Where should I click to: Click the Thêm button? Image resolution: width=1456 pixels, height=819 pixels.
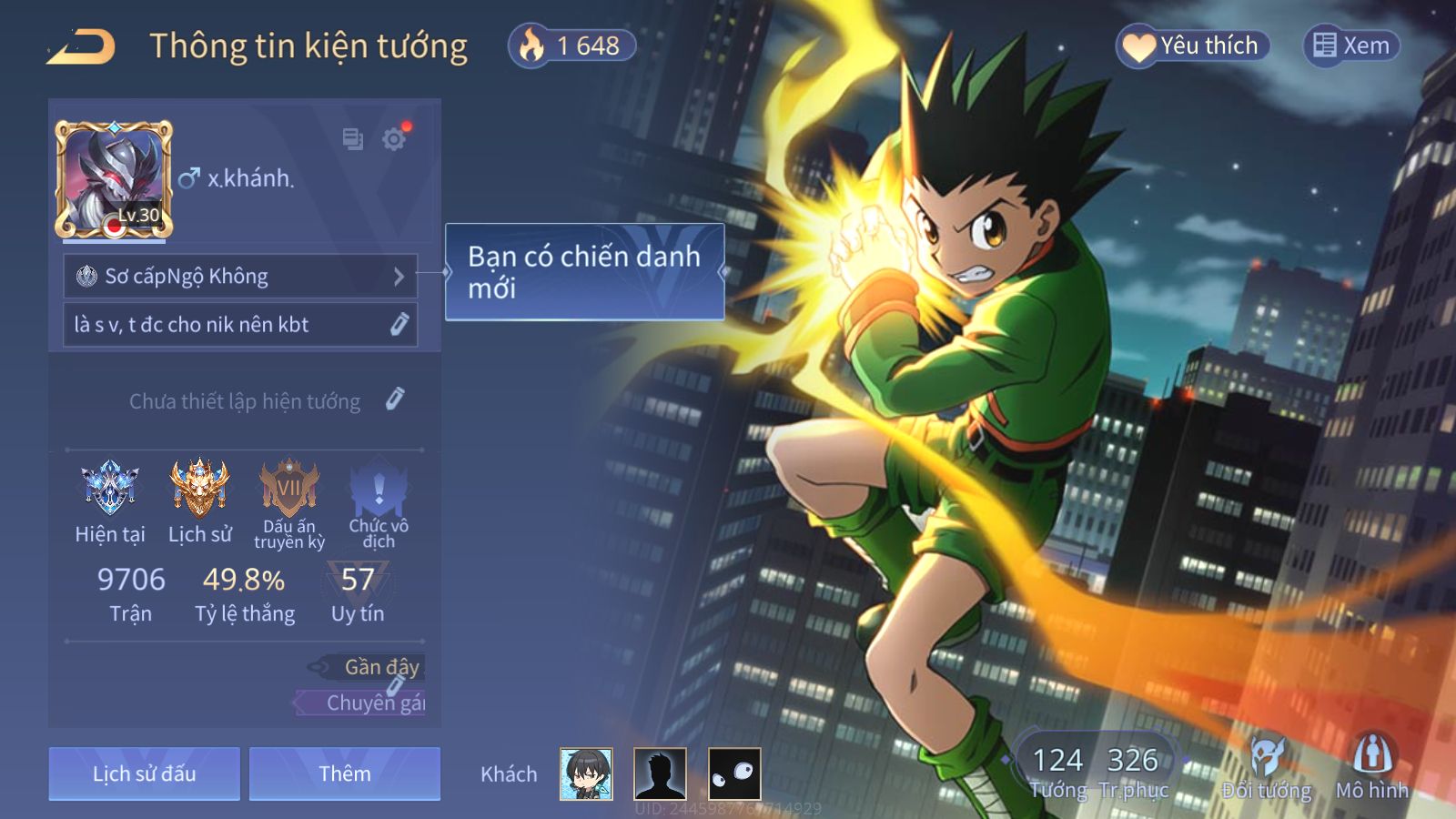pyautogui.click(x=345, y=774)
